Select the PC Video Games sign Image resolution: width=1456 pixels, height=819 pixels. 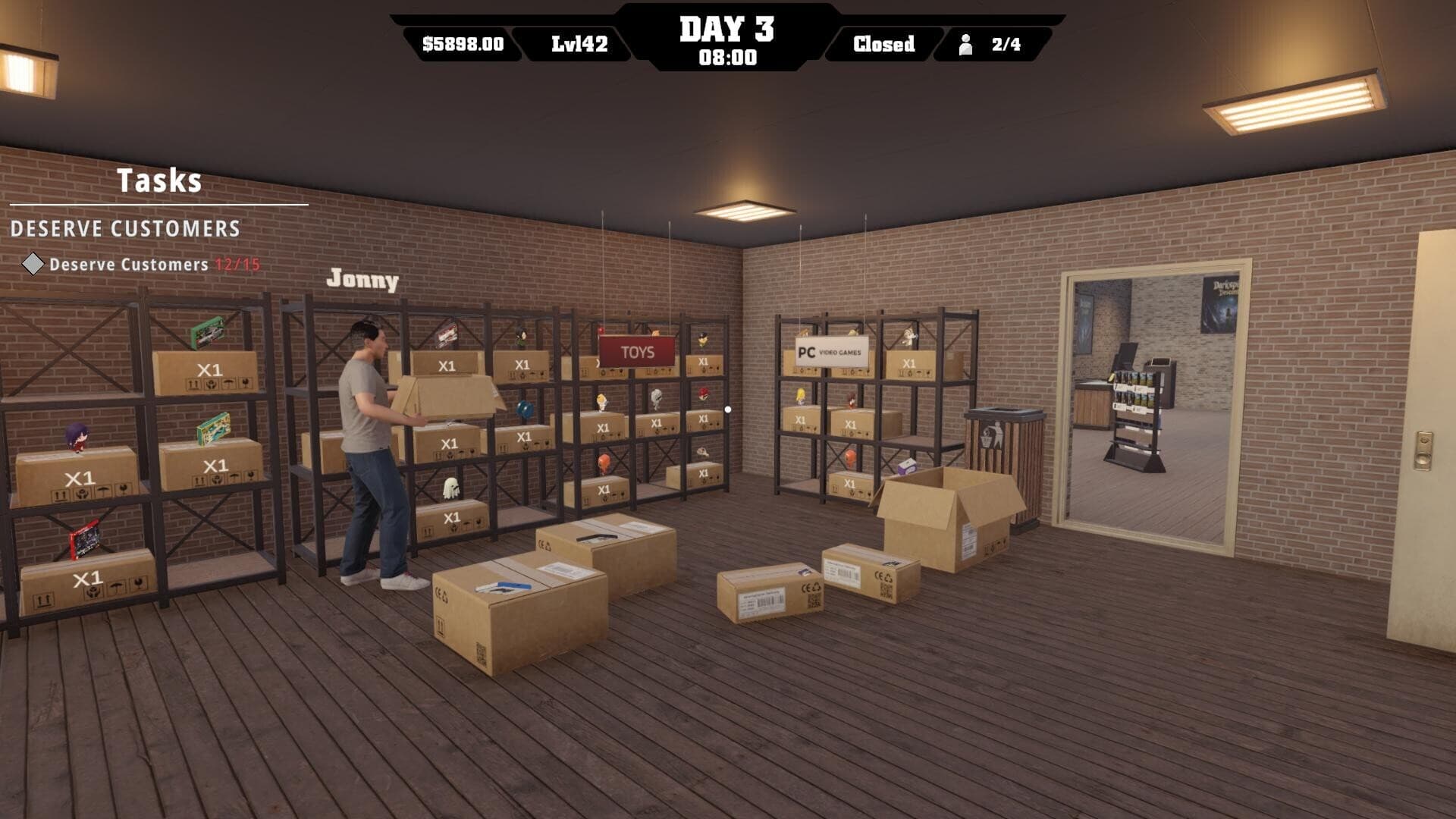pyautogui.click(x=831, y=351)
